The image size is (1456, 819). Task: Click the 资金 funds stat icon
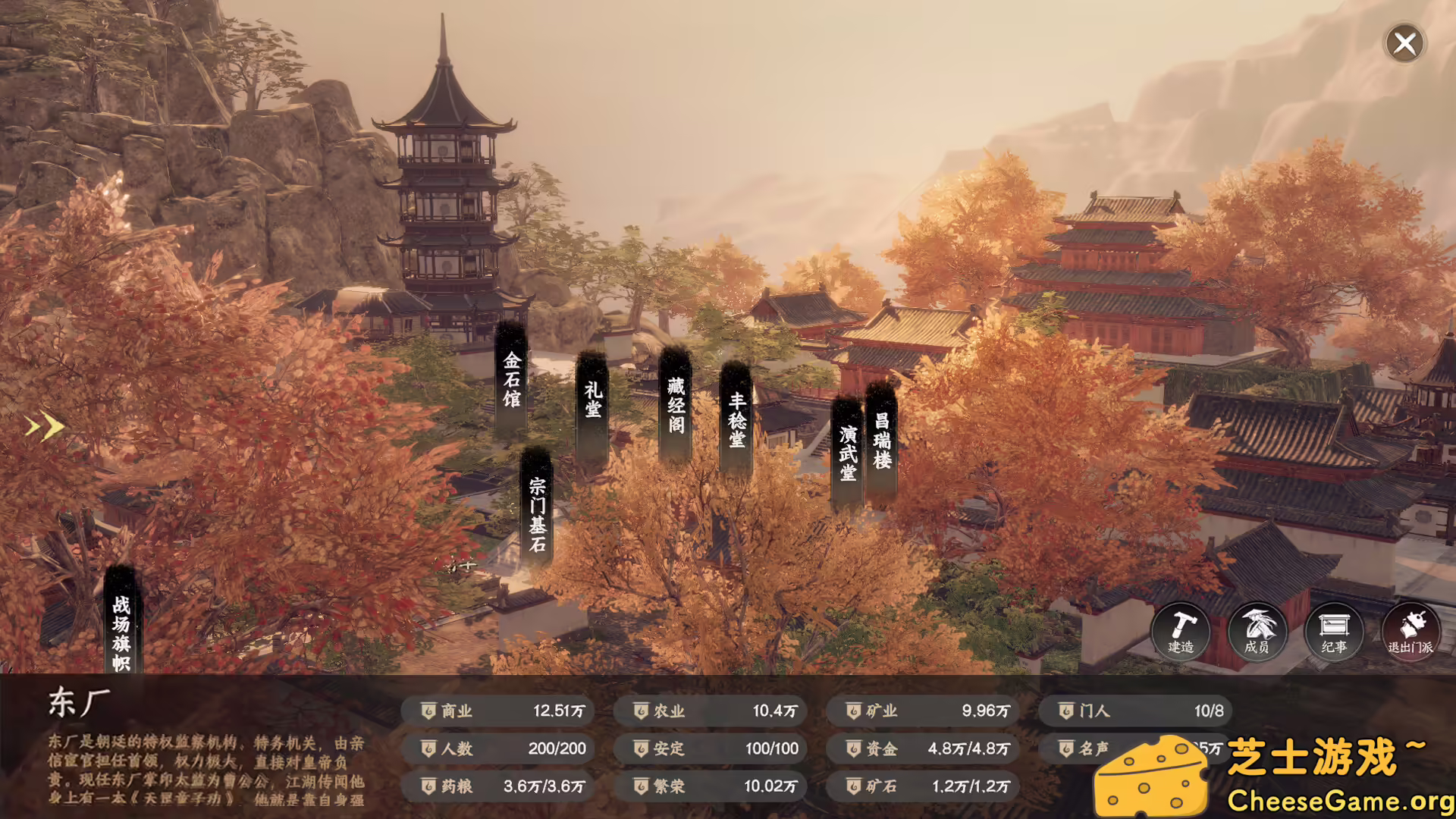pyautogui.click(x=853, y=748)
